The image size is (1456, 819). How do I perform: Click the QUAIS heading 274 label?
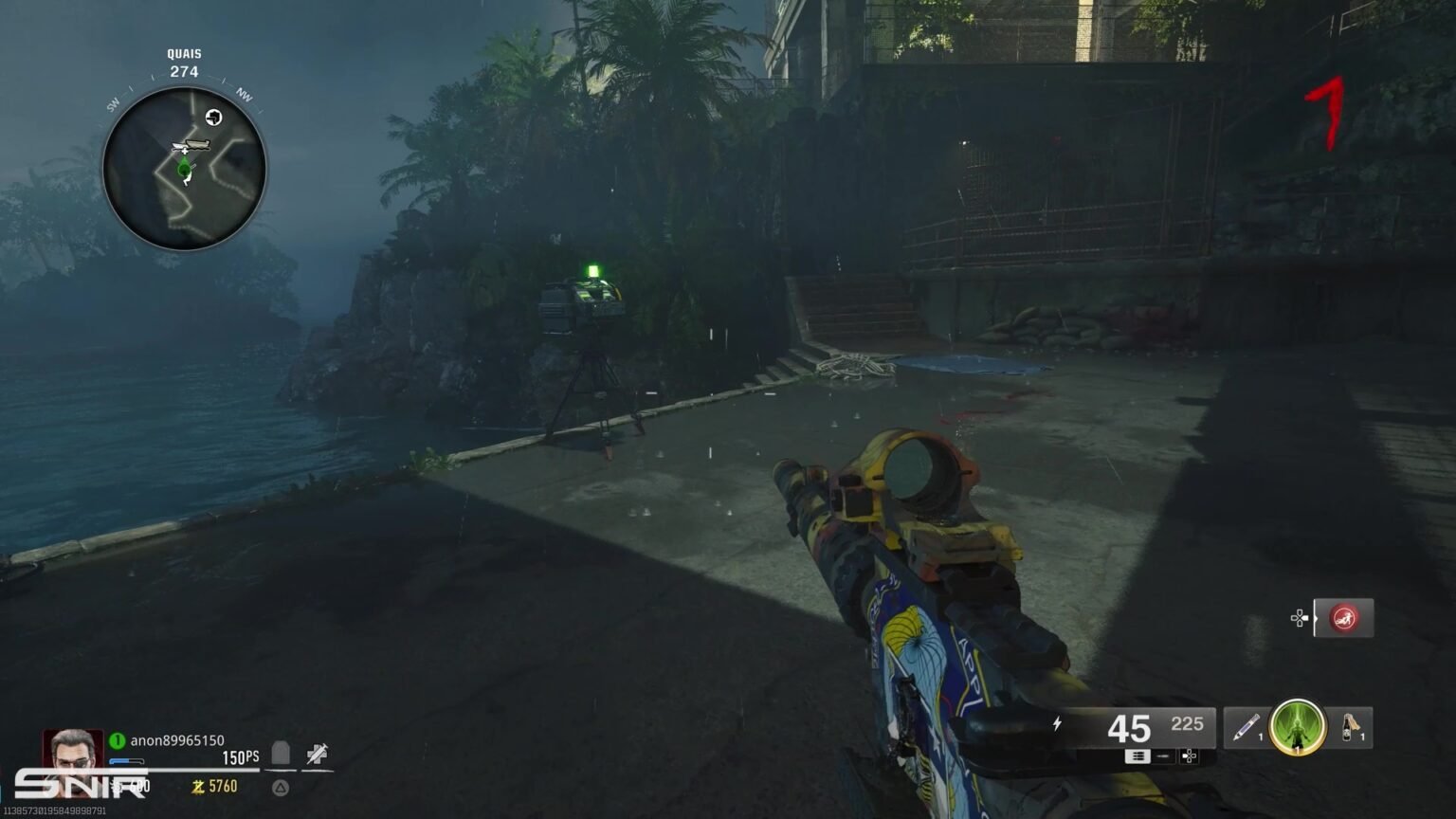[x=181, y=60]
